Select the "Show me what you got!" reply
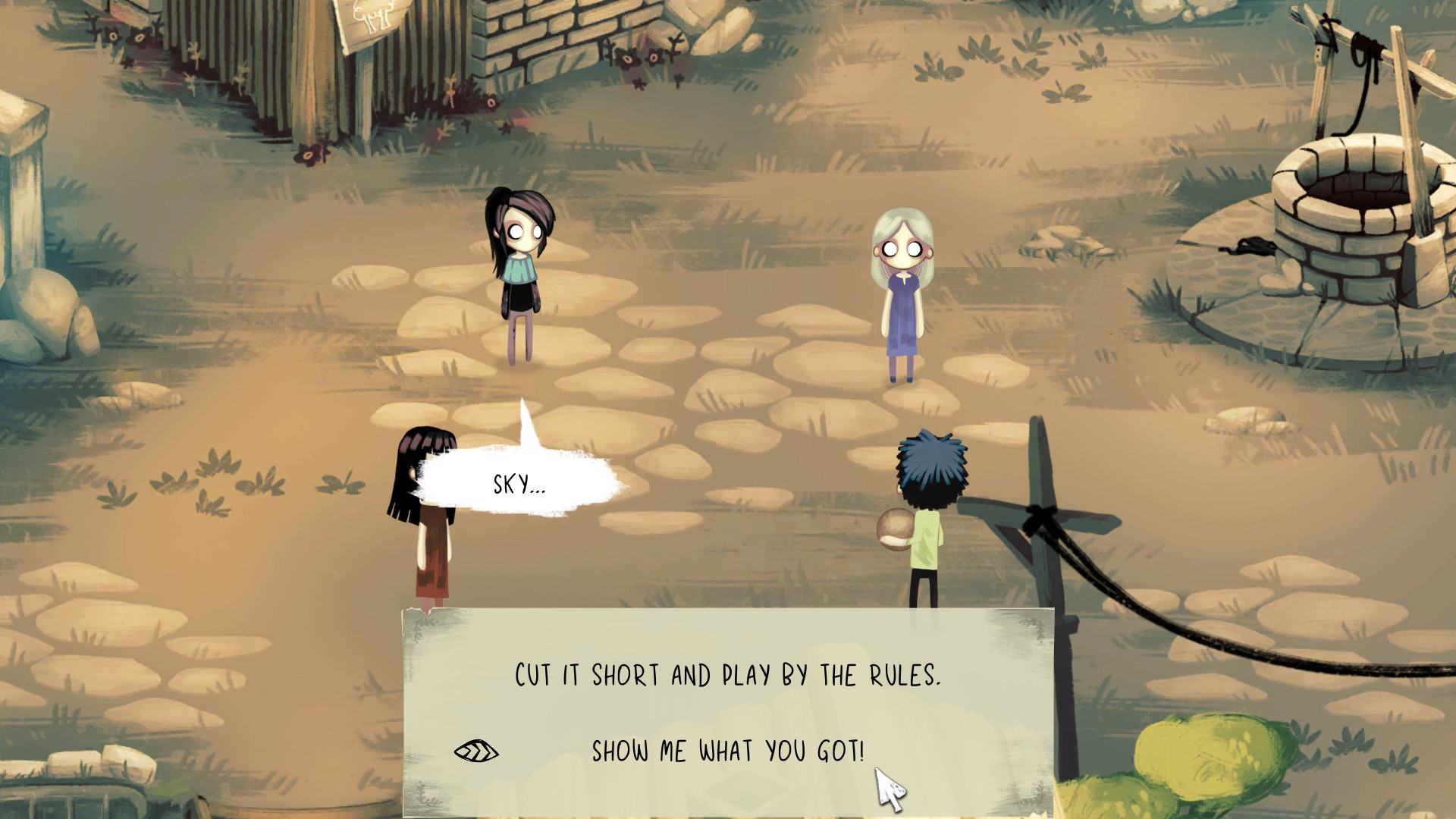The image size is (1456, 819). (x=727, y=752)
